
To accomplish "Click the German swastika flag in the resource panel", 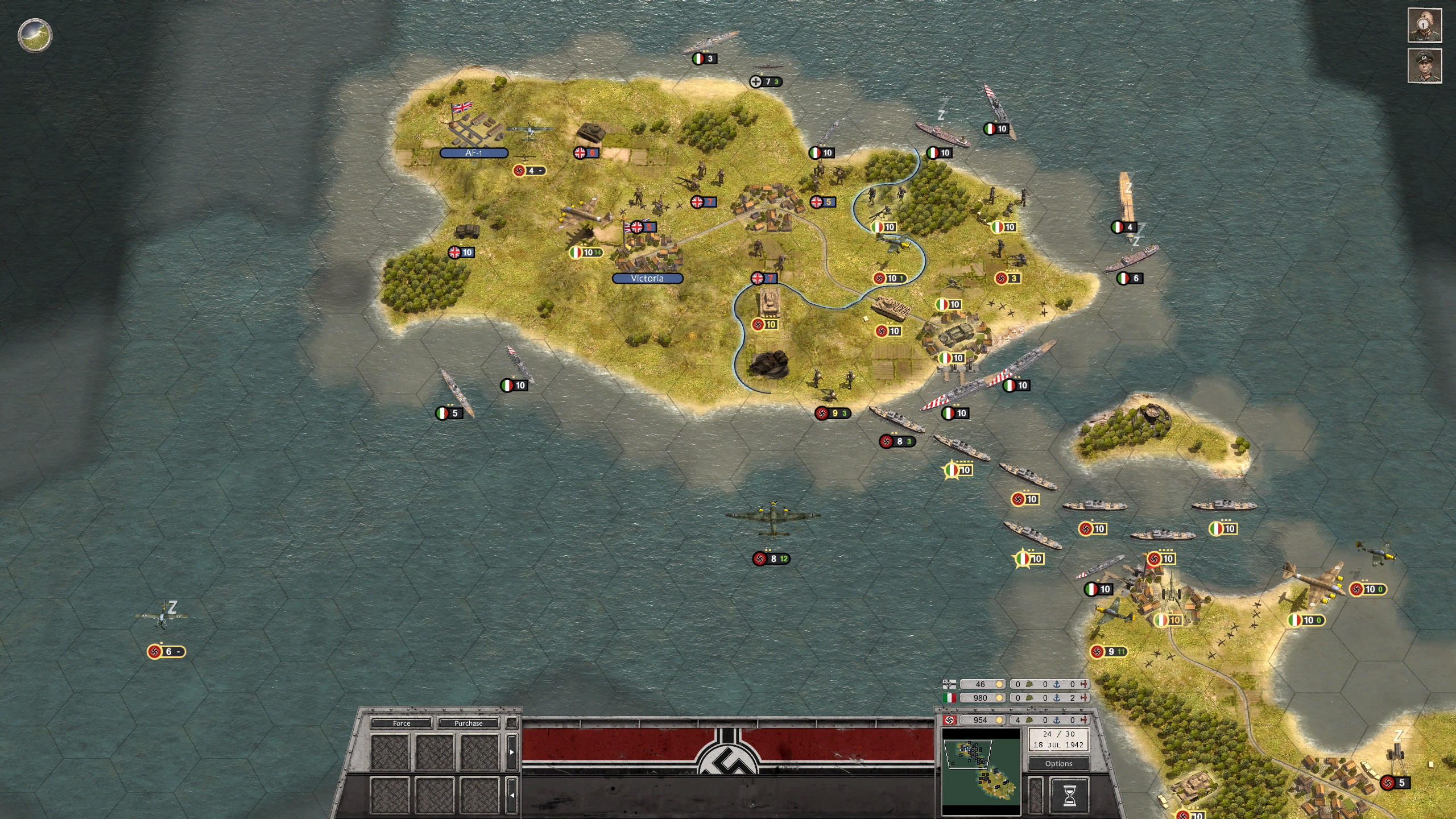I will (x=949, y=721).
